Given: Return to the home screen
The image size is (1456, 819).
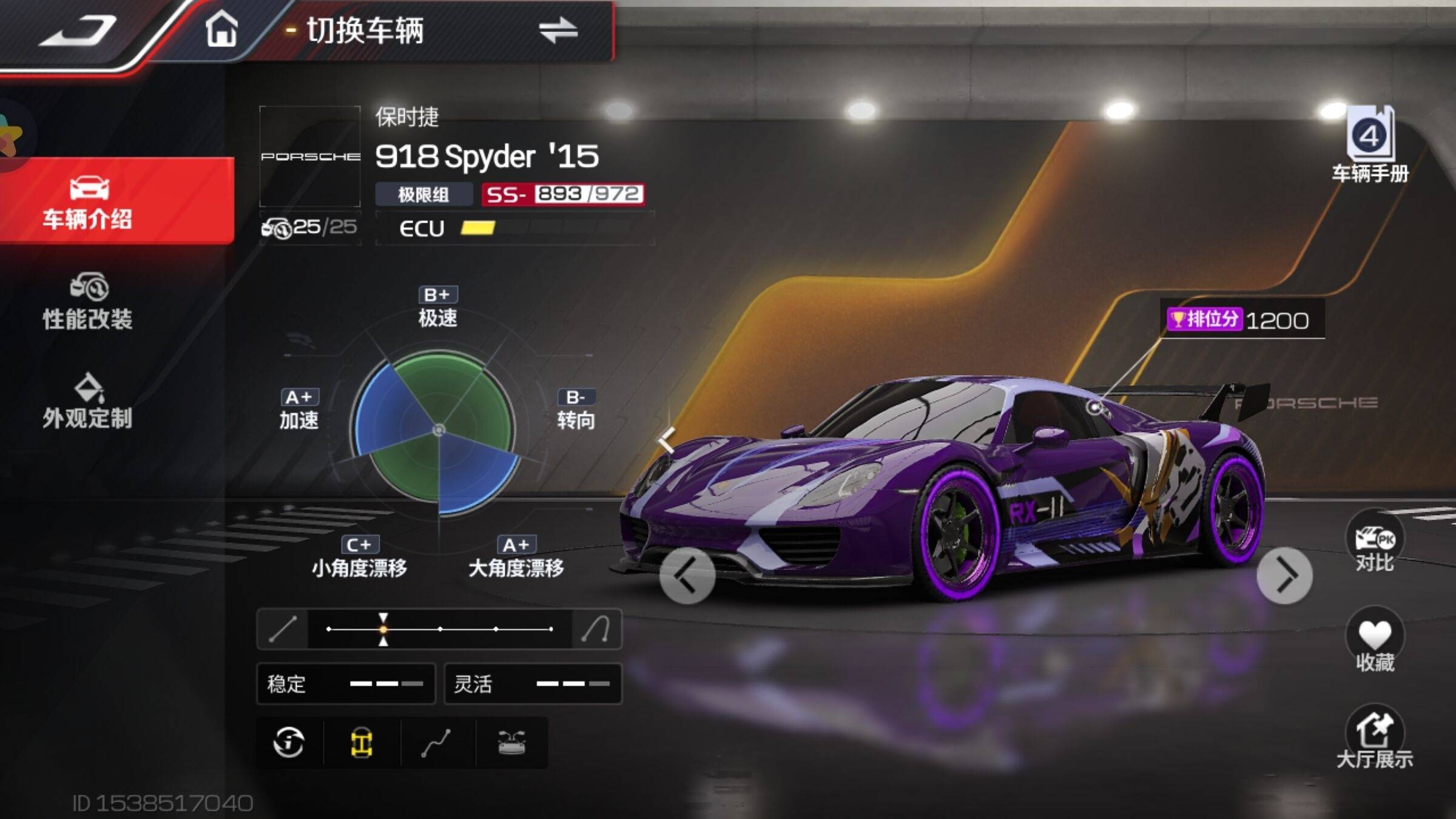Looking at the screenshot, I should click(221, 29).
